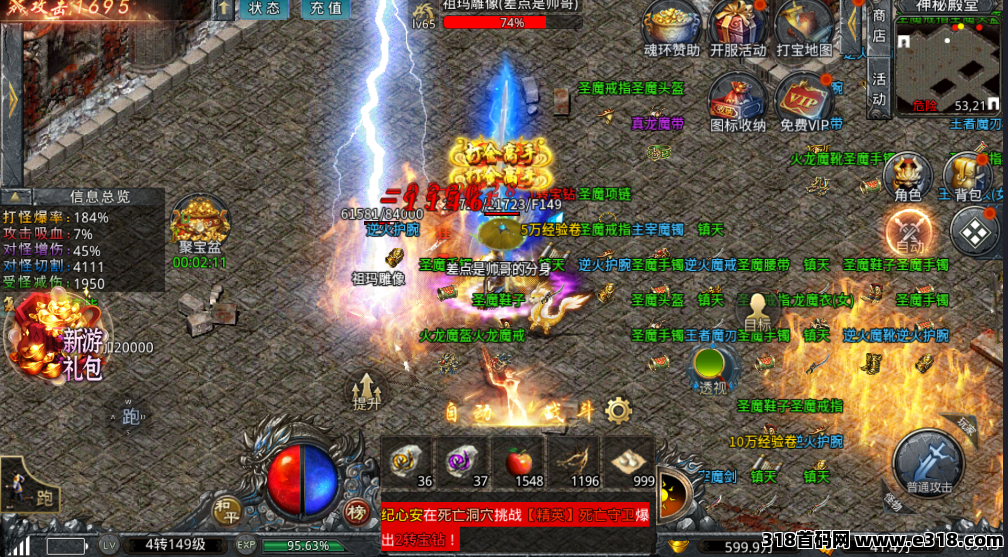Open the 充值 recharge button

pyautogui.click(x=325, y=9)
